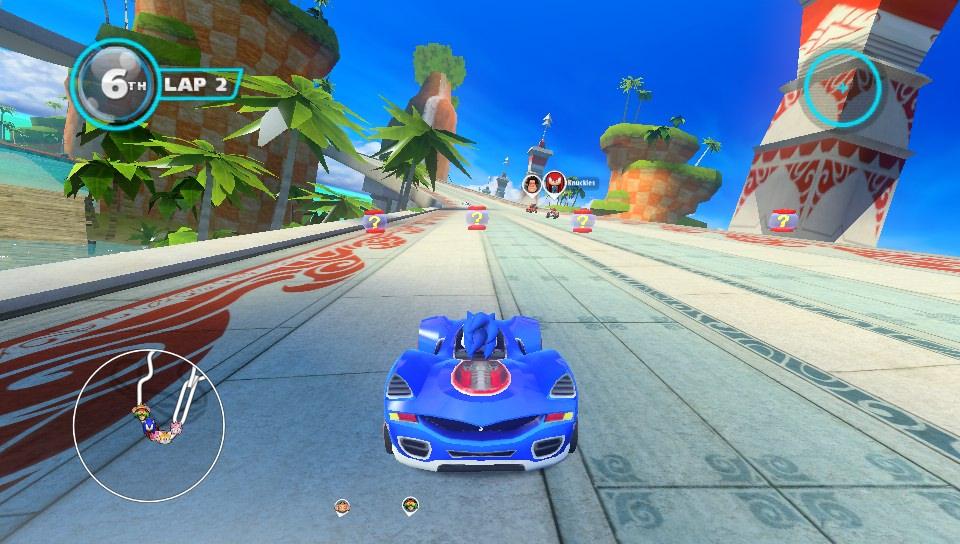Click the Knuckles racer marker ahead

(x=555, y=183)
